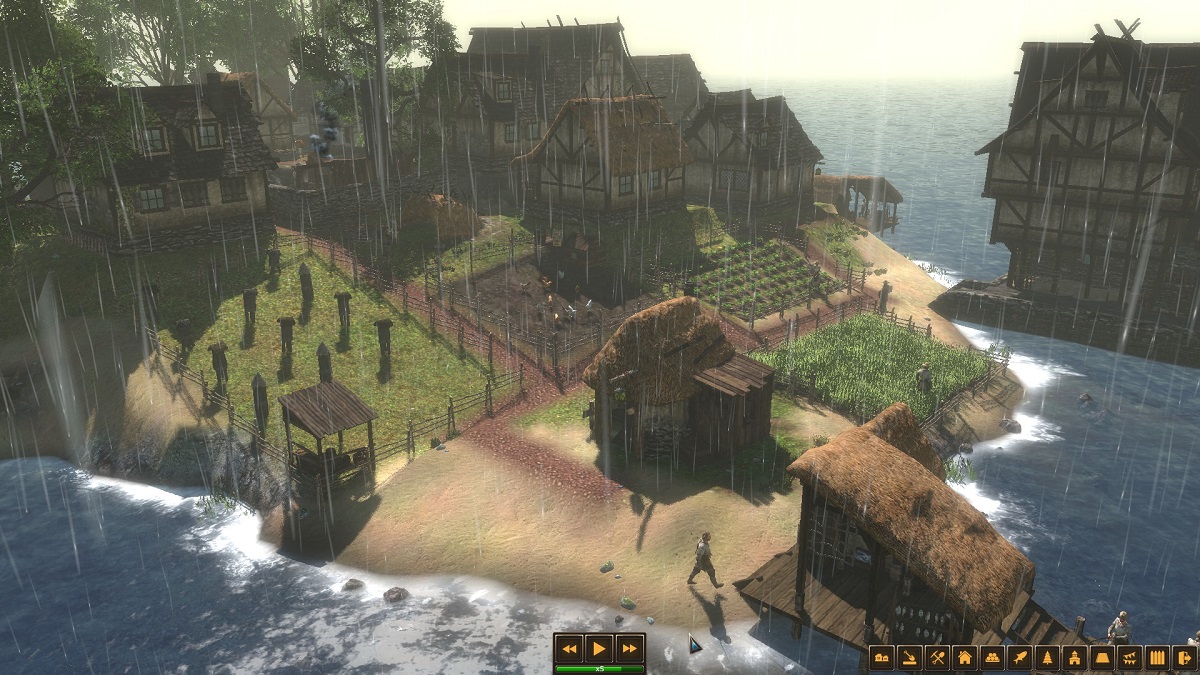
Task: Slow down the game speed with rewind button
Action: point(569,648)
